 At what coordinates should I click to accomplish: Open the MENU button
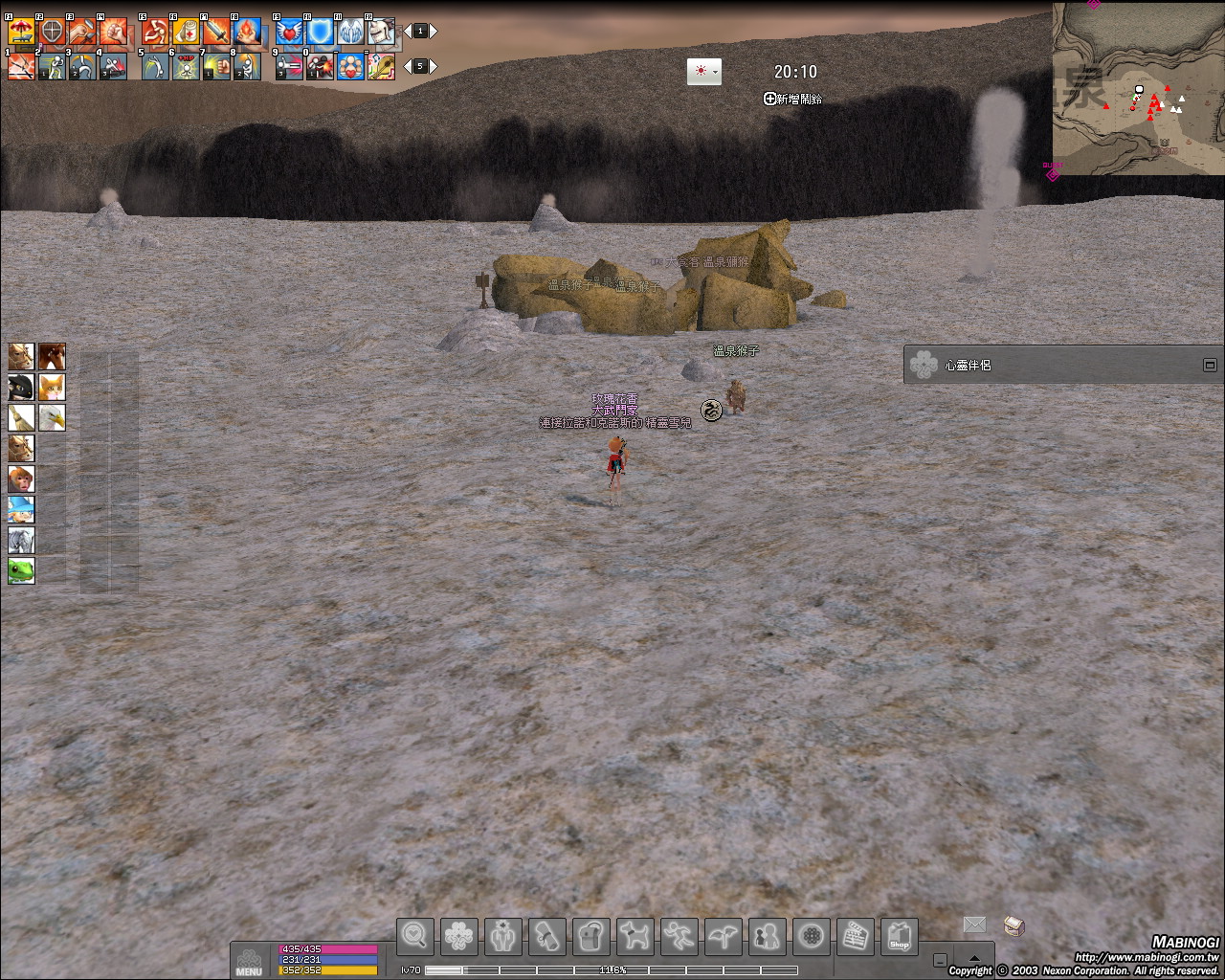[x=249, y=961]
